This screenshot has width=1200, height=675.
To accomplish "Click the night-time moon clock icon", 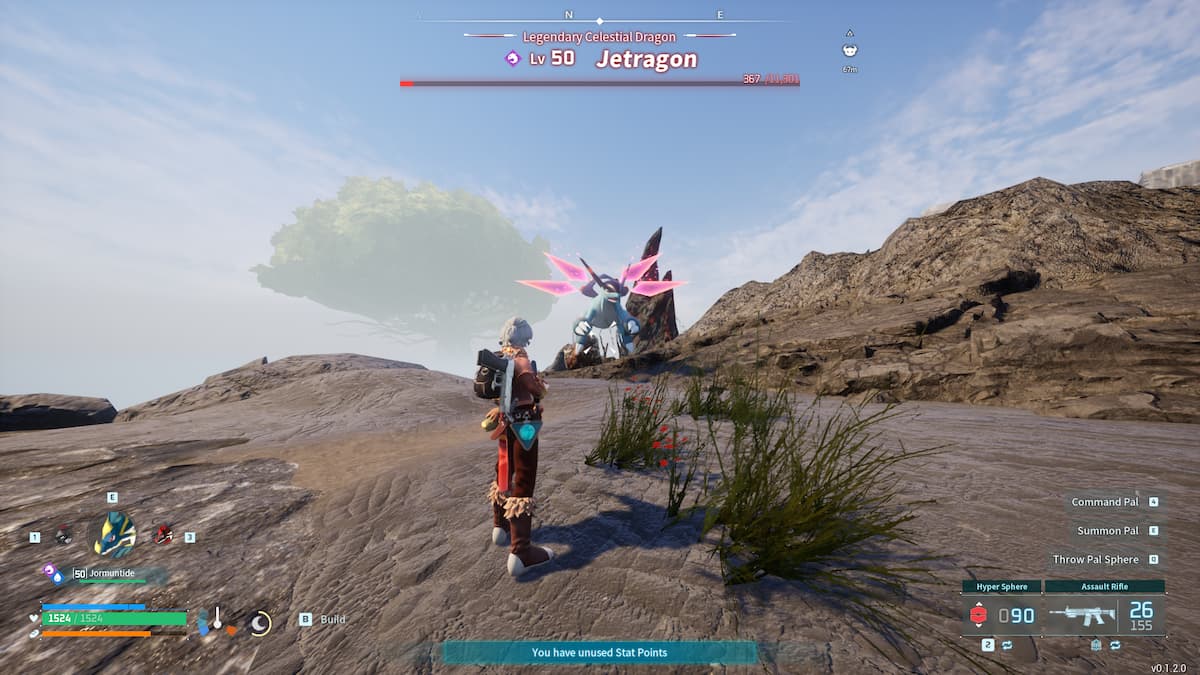I will point(260,623).
